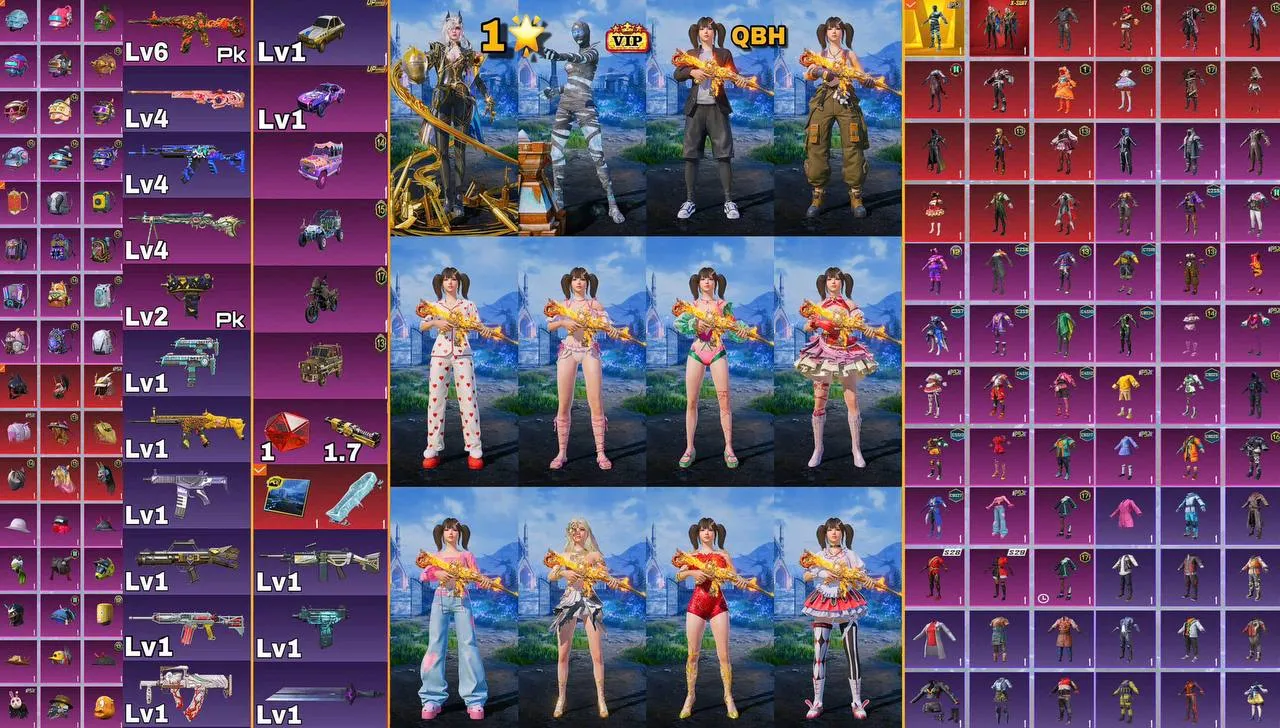Screen dimensions: 1280x728
Task: Pick the baggy blue jeans slot
Action: click(997, 514)
